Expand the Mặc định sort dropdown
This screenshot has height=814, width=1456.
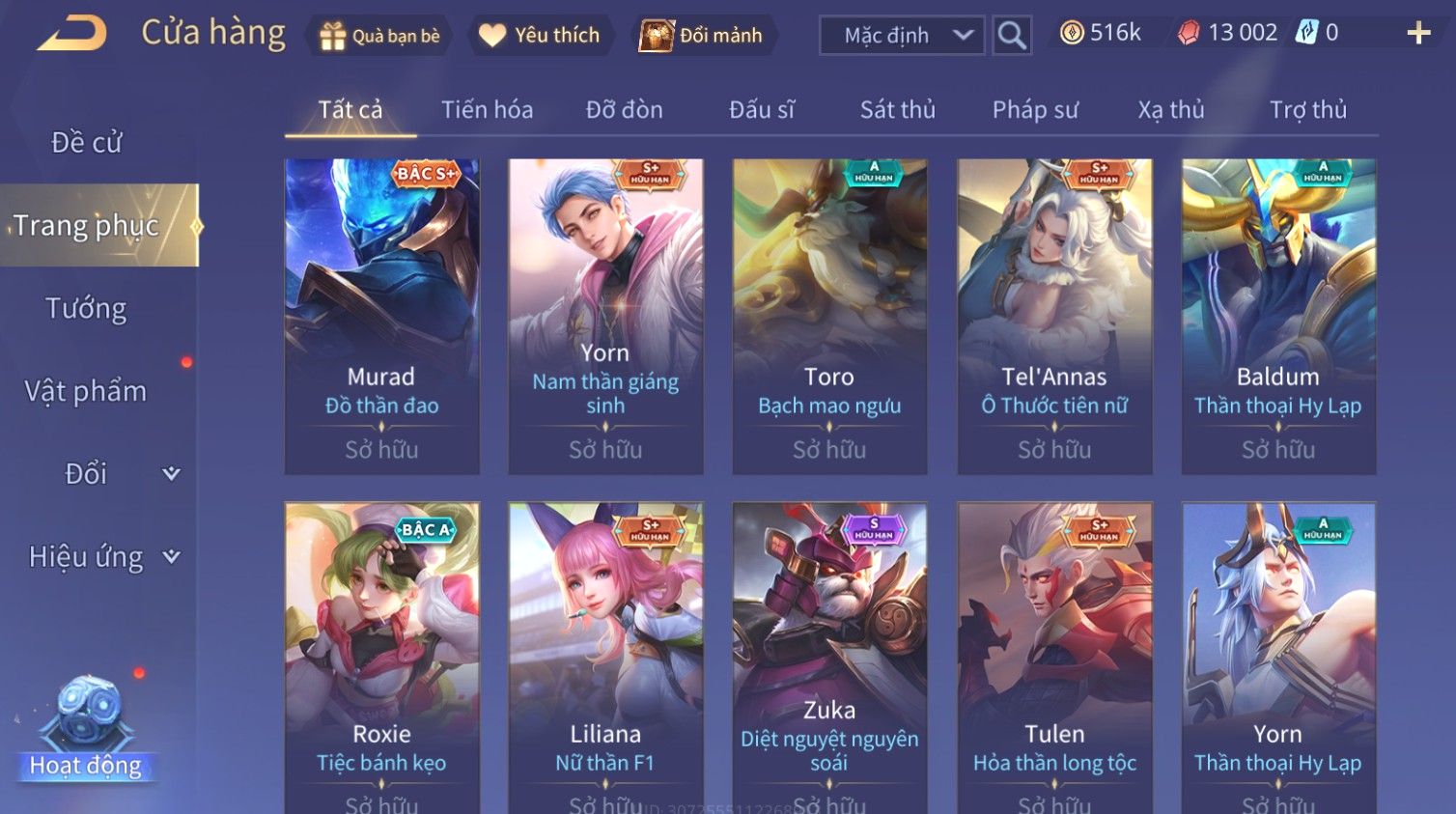pyautogui.click(x=902, y=36)
